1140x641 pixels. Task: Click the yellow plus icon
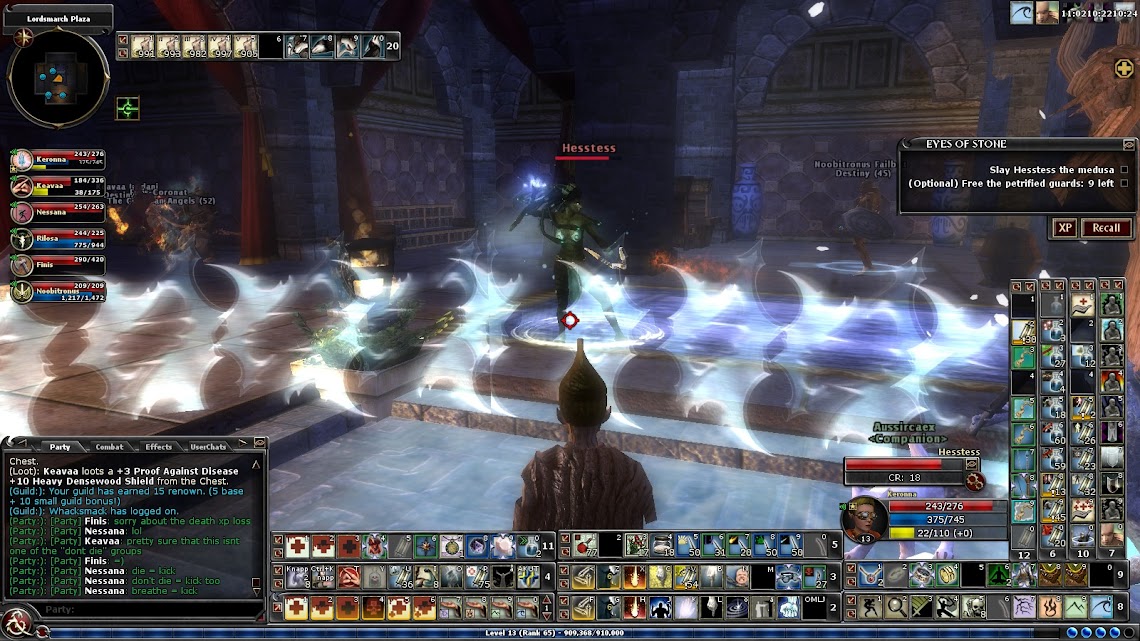(1124, 68)
